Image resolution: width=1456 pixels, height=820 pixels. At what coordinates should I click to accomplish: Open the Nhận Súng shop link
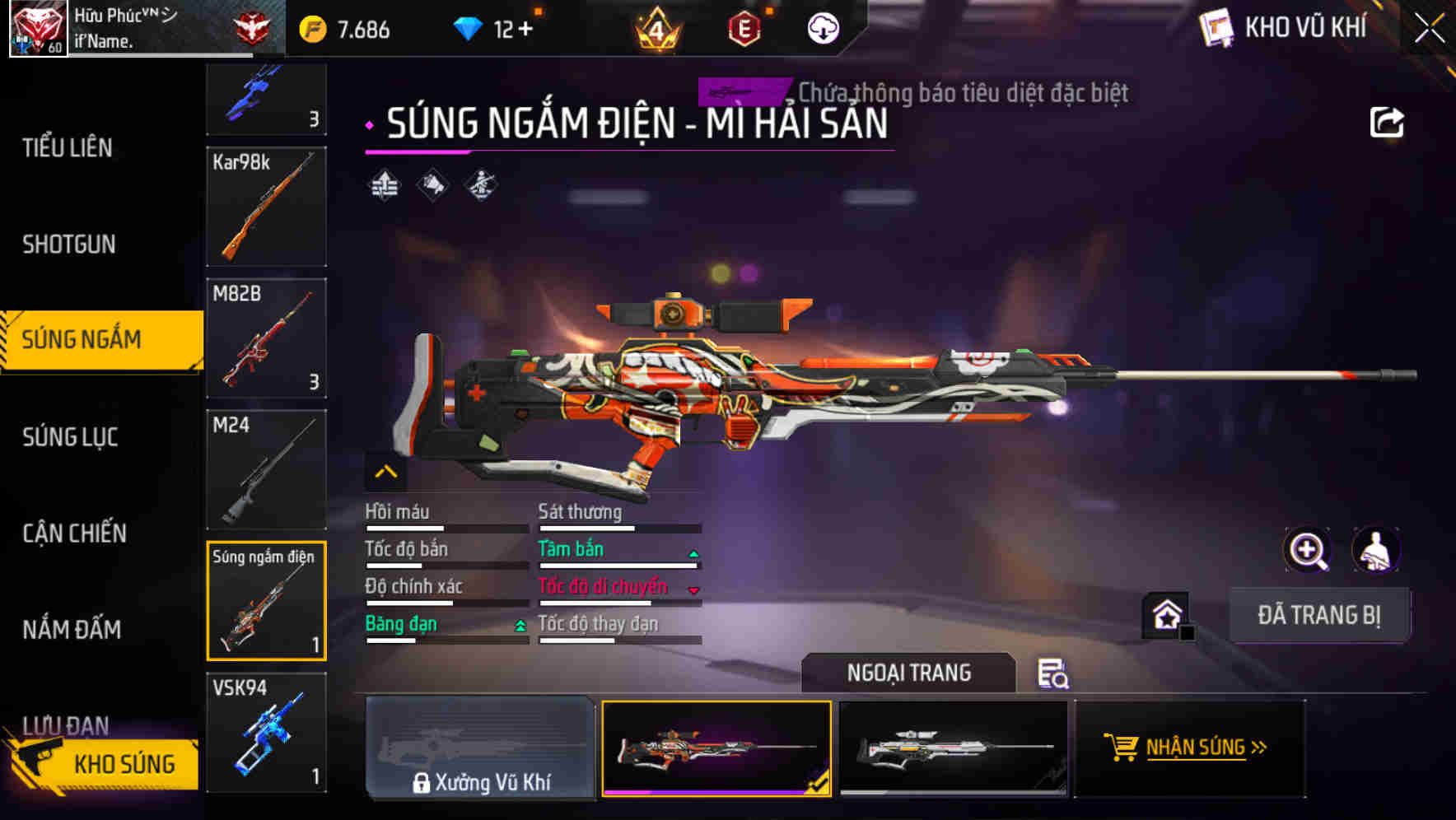[x=1188, y=748]
